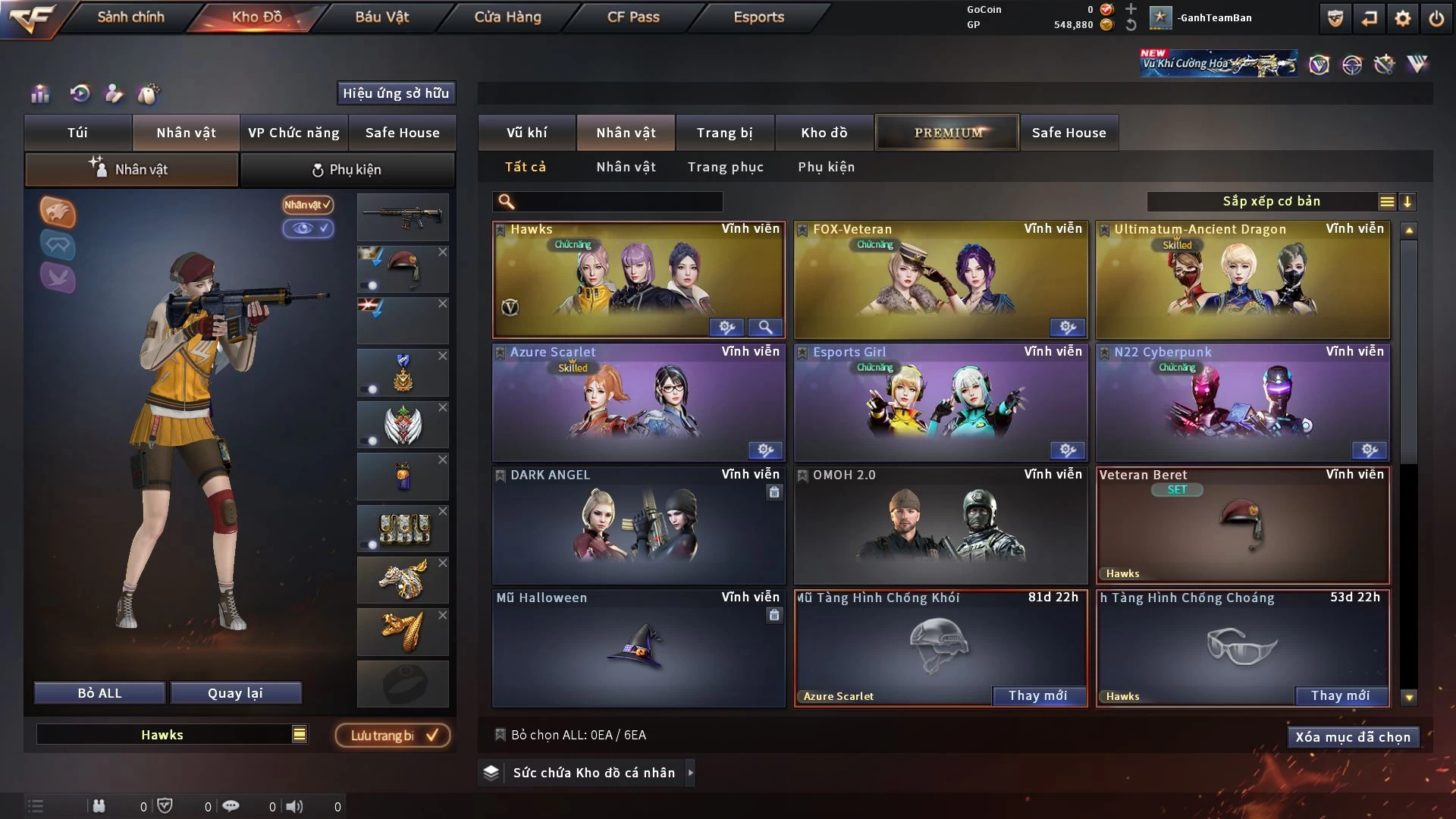Viewport: 1456px width, 819px height.
Task: Open the settings gear icon
Action: [x=1402, y=18]
